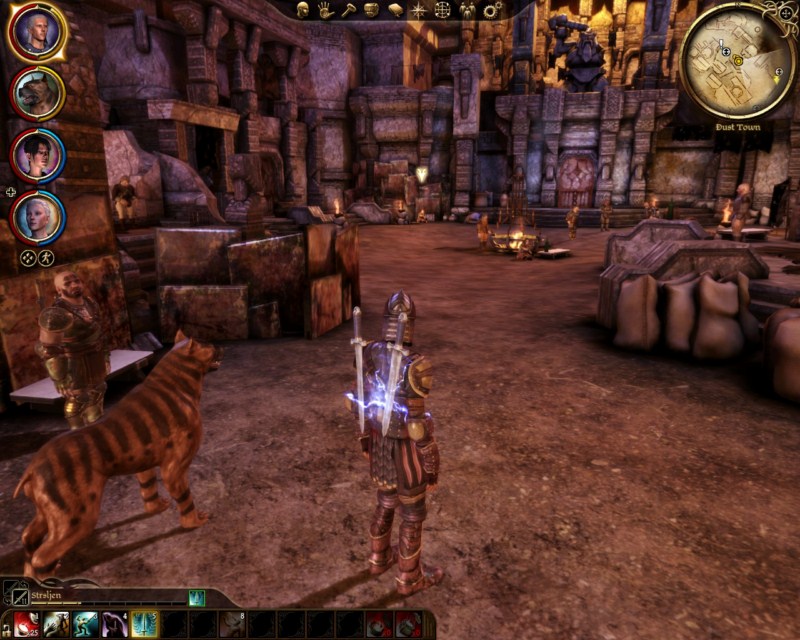This screenshot has width=800, height=640.
Task: Open the skills hand icon
Action: (x=326, y=10)
